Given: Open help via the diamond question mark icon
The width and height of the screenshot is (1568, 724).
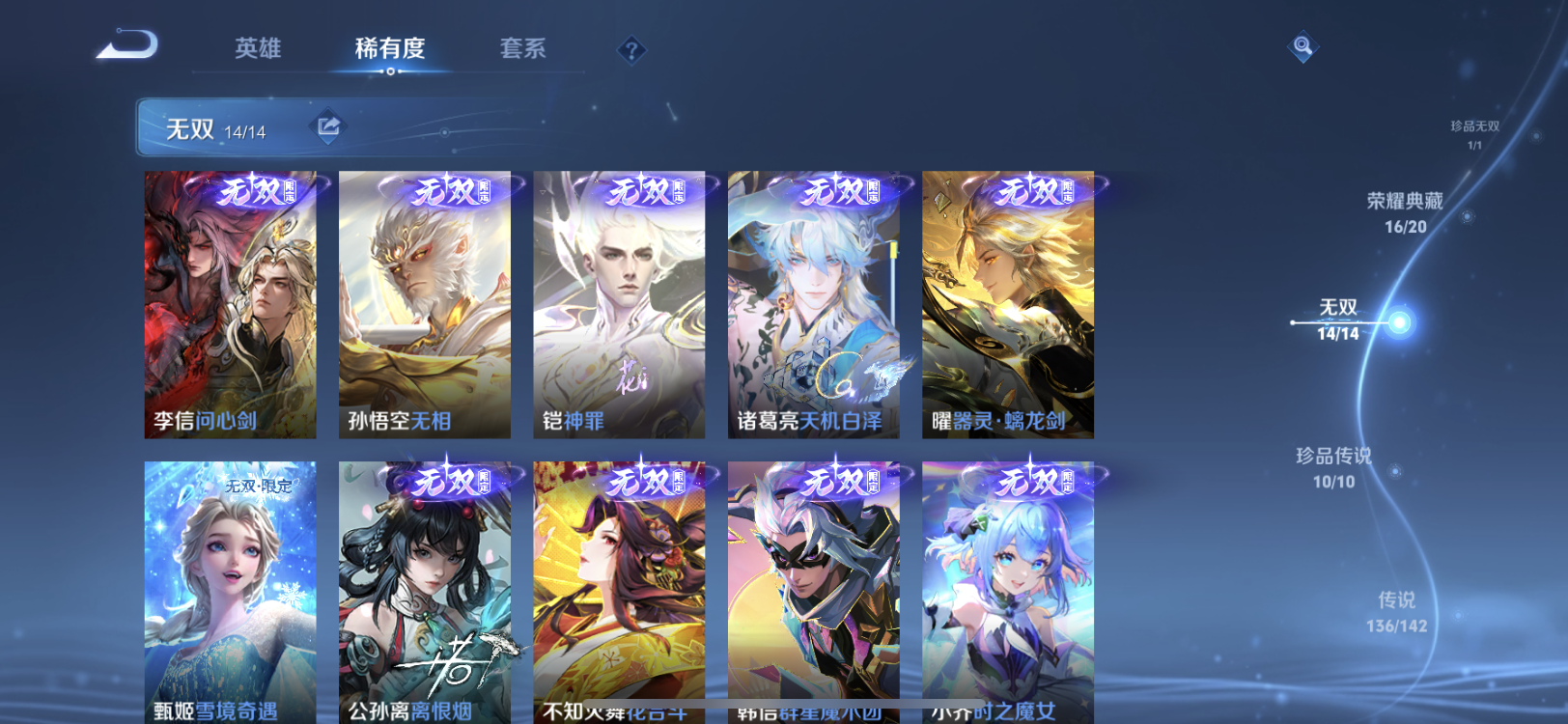Looking at the screenshot, I should 631,48.
